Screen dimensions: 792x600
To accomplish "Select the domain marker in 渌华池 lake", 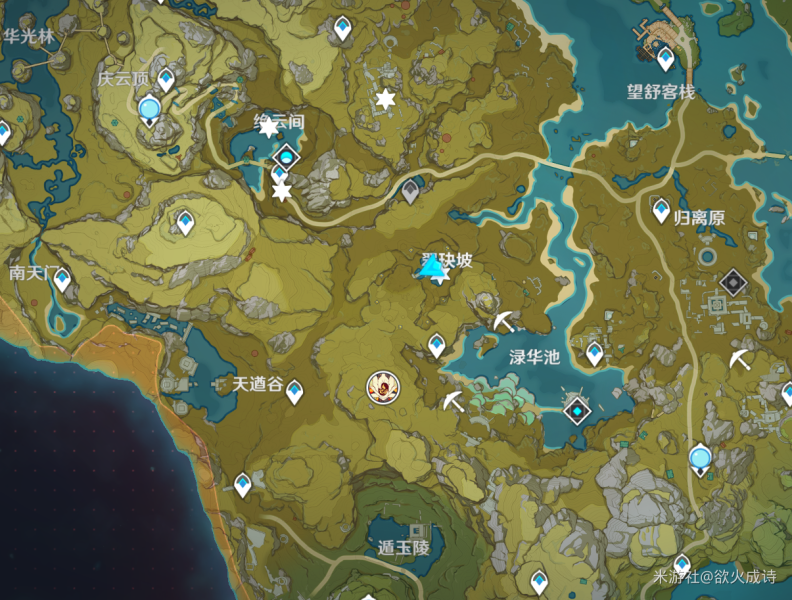I will 577,408.
